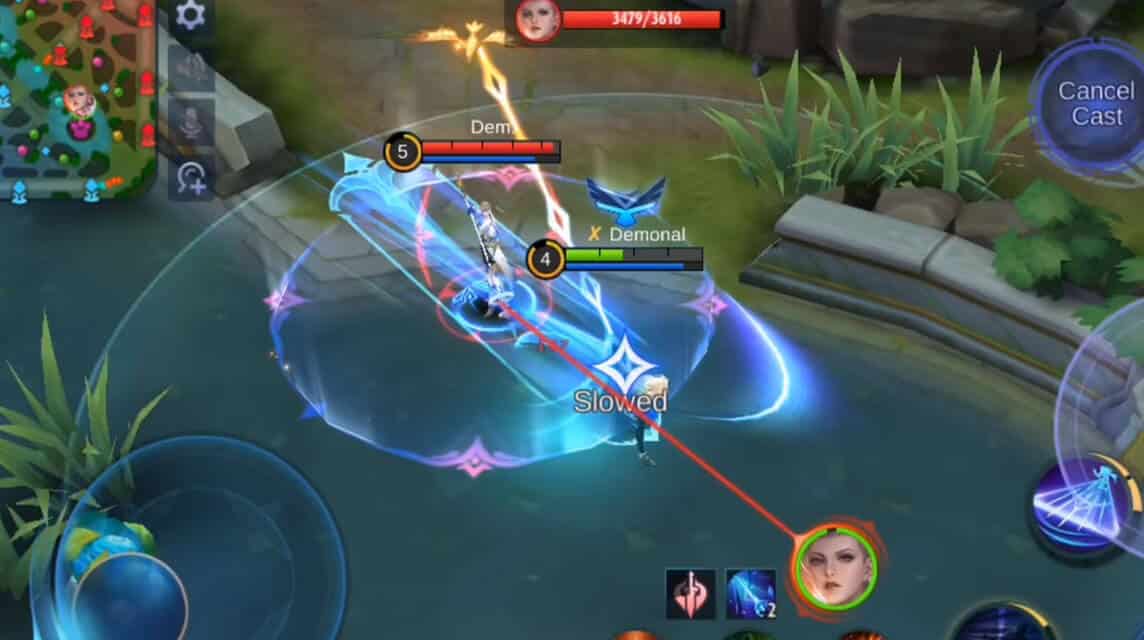This screenshot has height=640, width=1144.
Task: Tap the red sword emblem icon
Action: (x=691, y=594)
